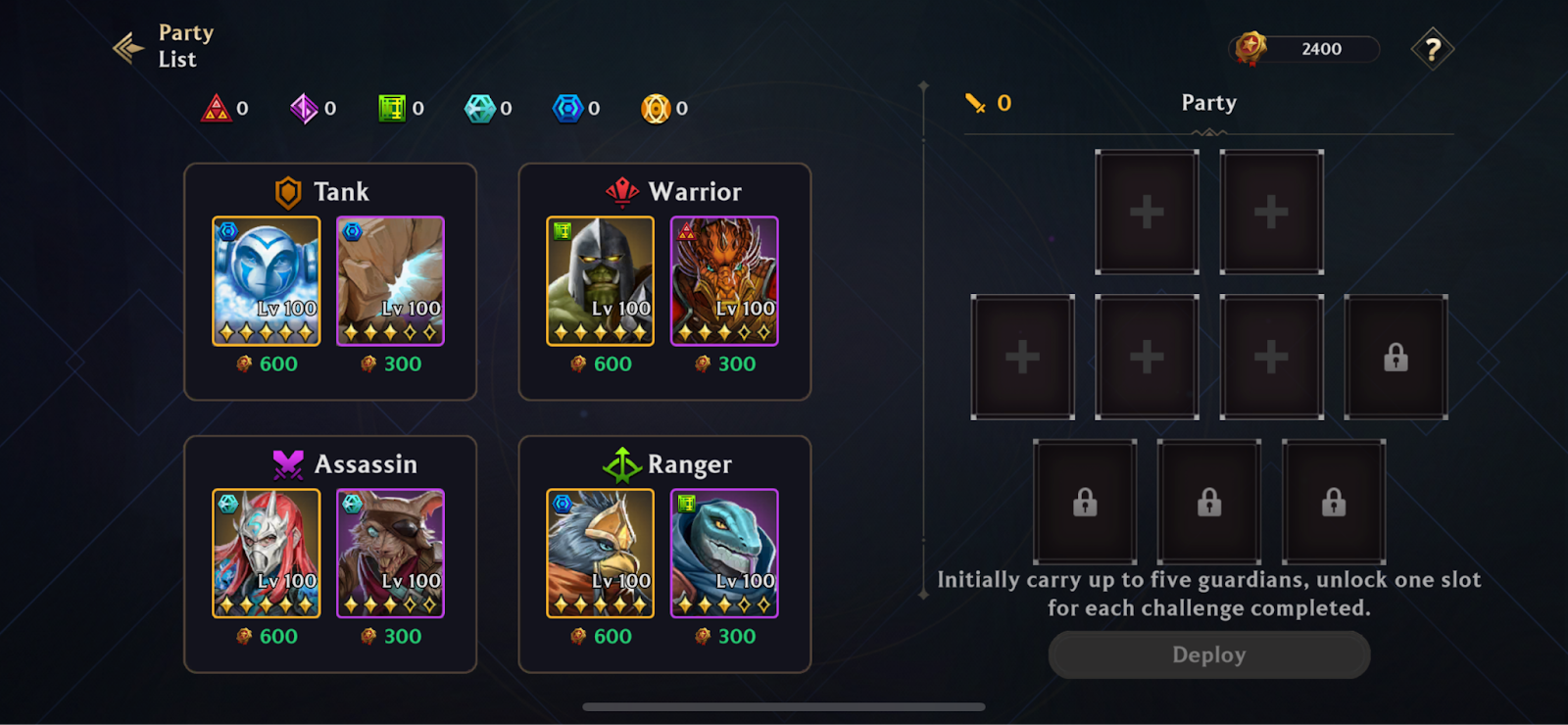Screen dimensions: 1568x725
Task: Filter by the blue hexagon faction icon
Action: pyautogui.click(x=567, y=108)
